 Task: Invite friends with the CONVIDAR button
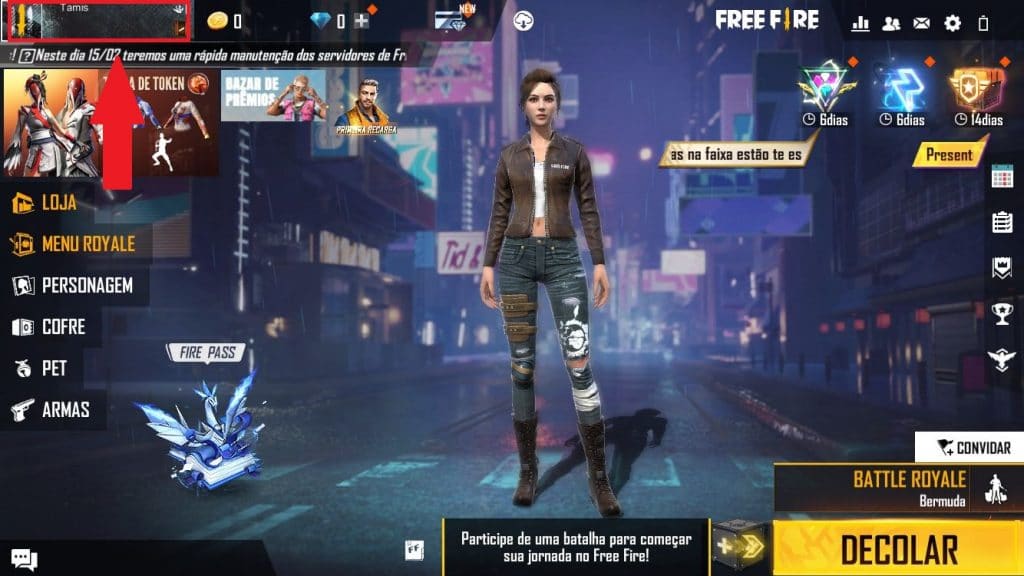pos(970,448)
